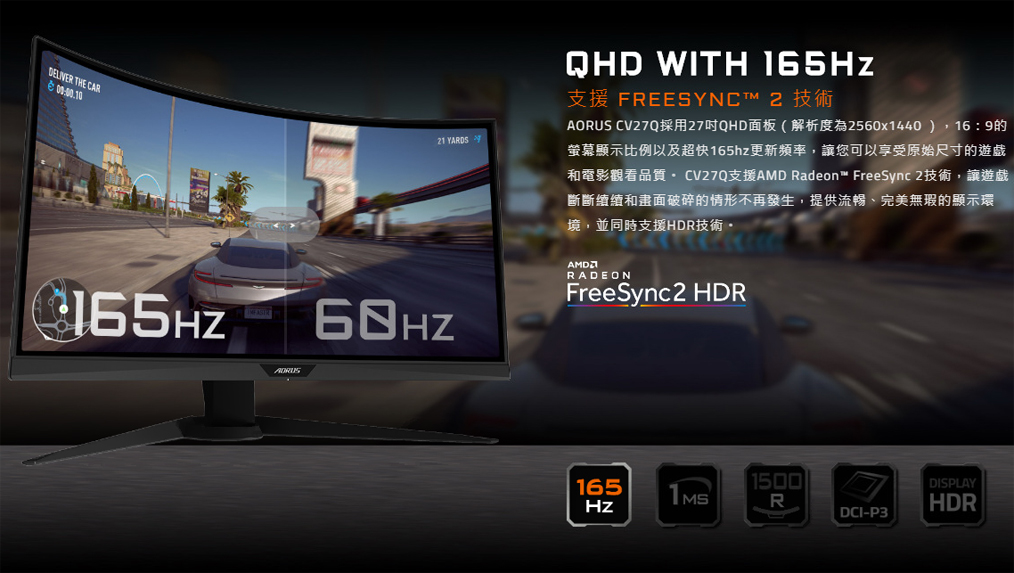
Task: Select the 1MS response time feature badge
Action: click(687, 495)
